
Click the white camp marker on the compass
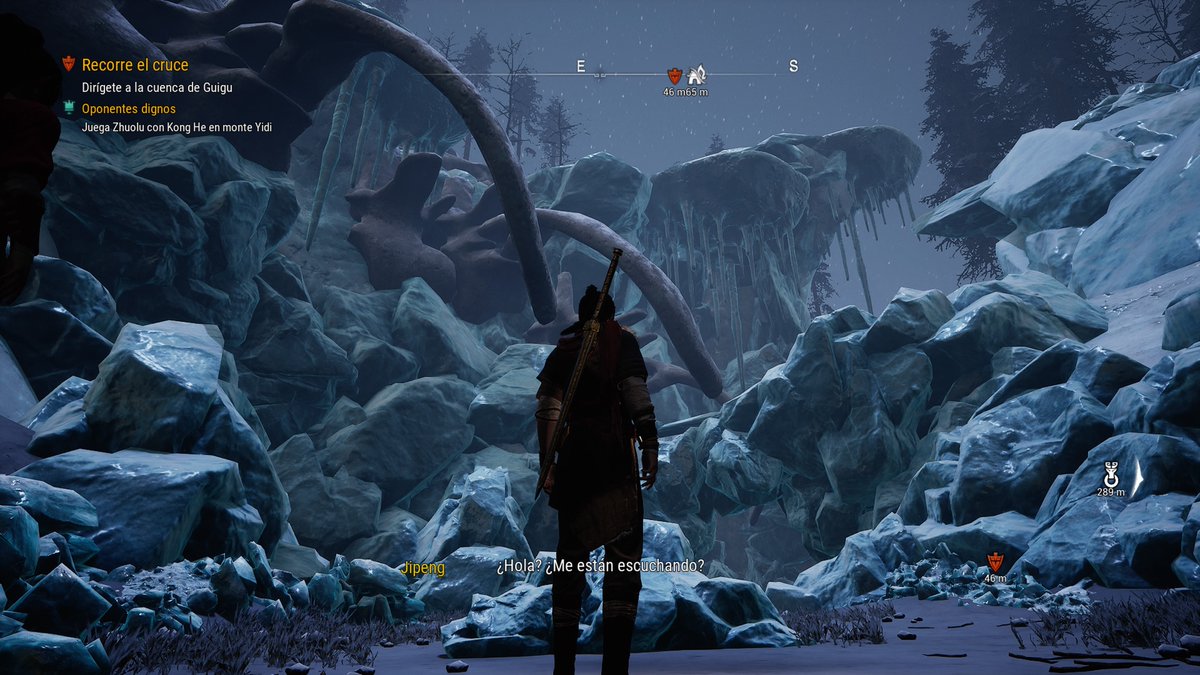697,73
